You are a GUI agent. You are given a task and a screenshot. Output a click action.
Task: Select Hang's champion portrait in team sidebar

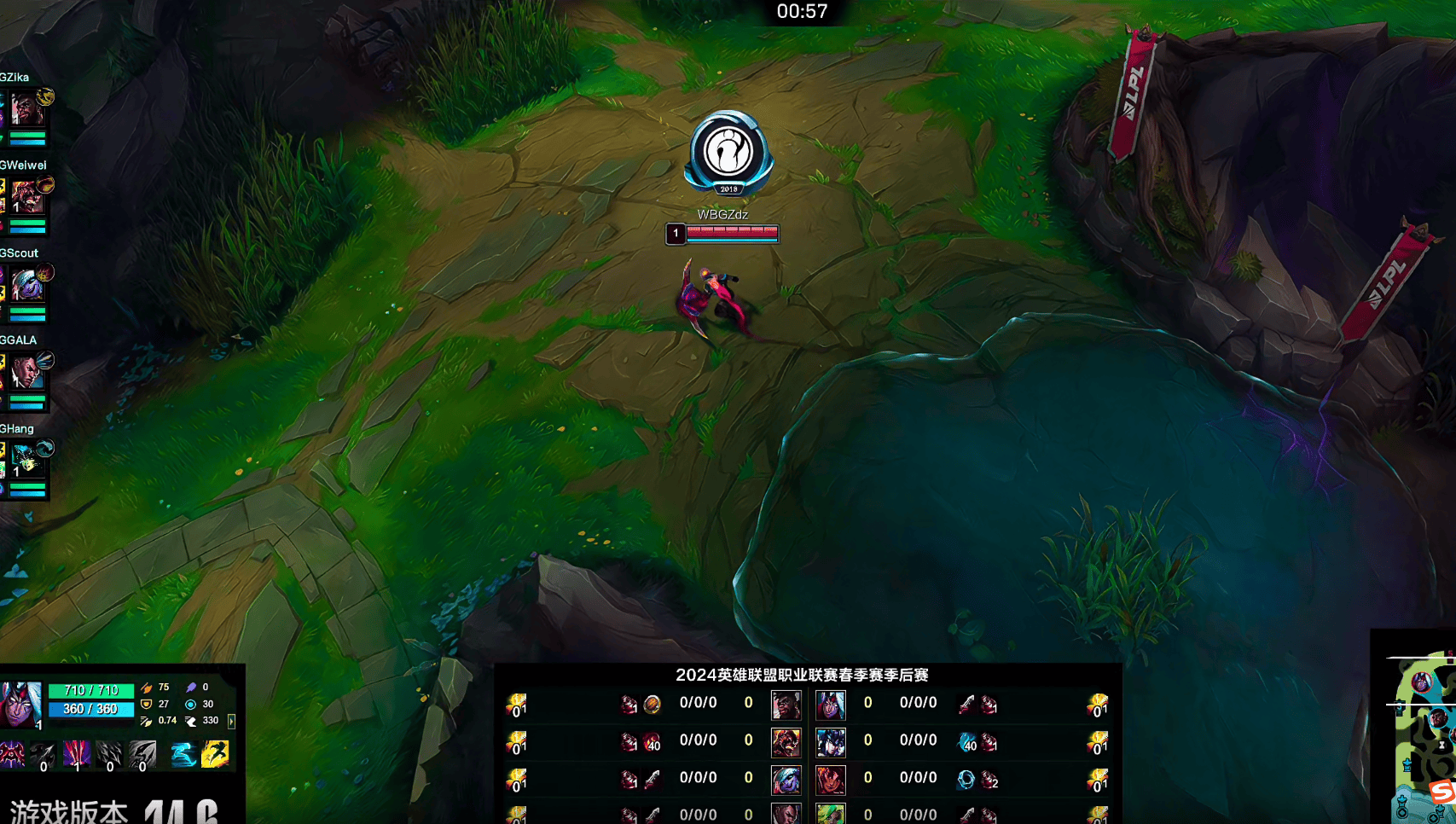tap(26, 461)
